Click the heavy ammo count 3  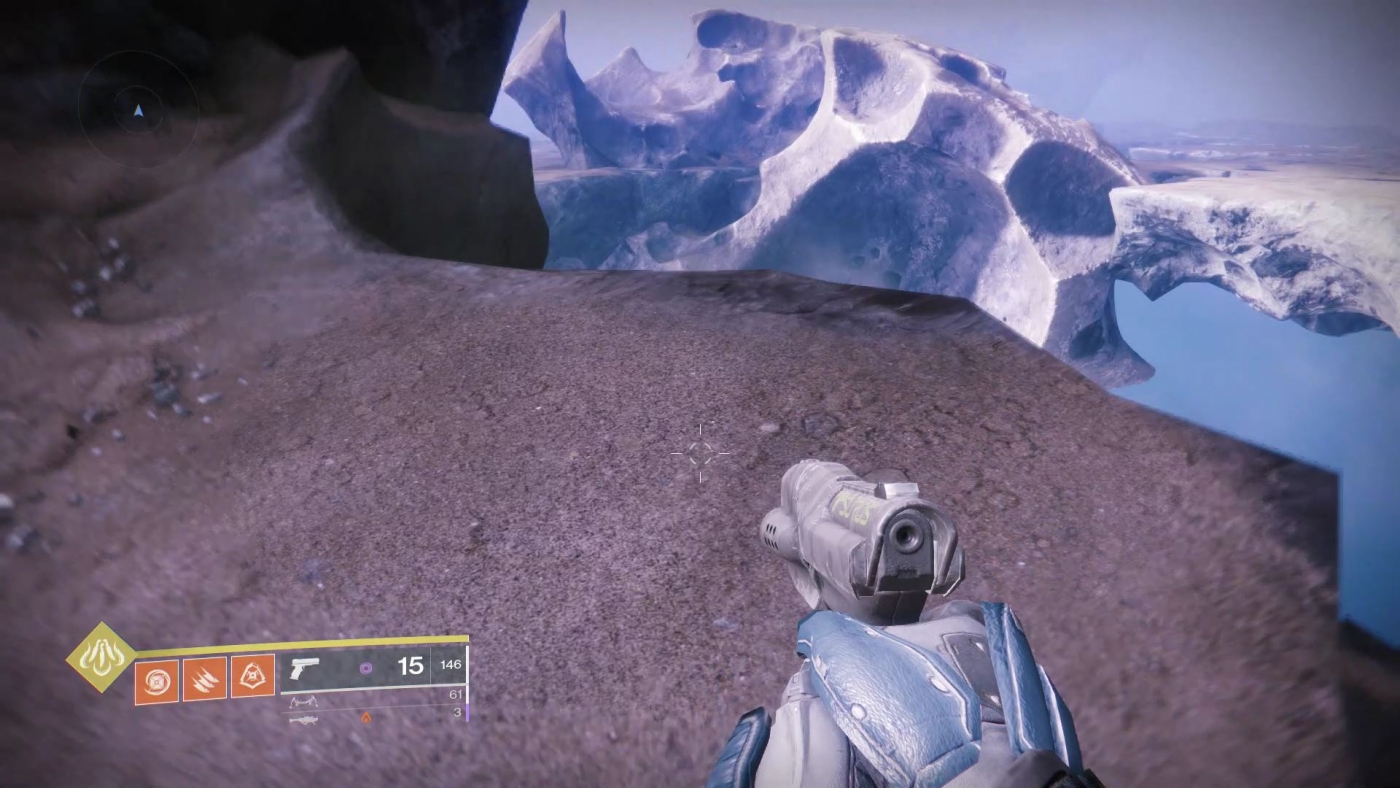455,711
